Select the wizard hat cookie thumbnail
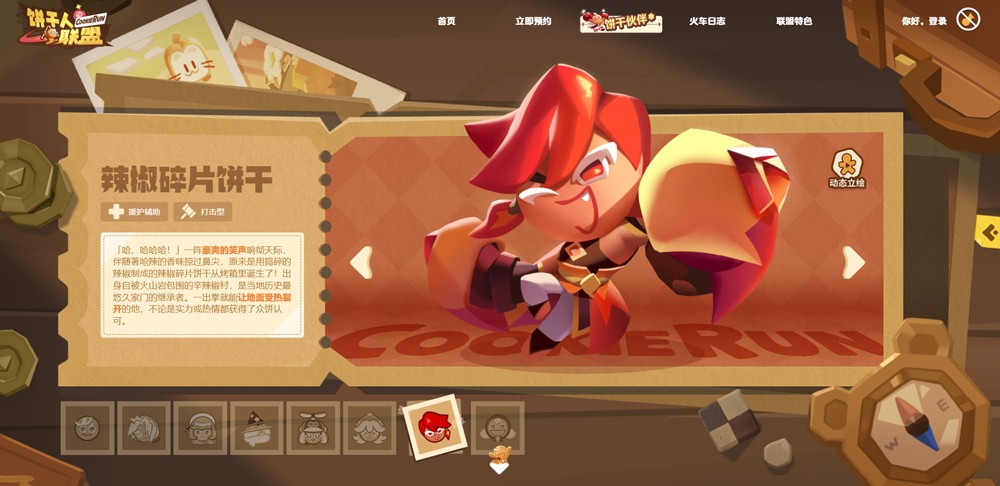The height and width of the screenshot is (486, 1000). pos(257,428)
